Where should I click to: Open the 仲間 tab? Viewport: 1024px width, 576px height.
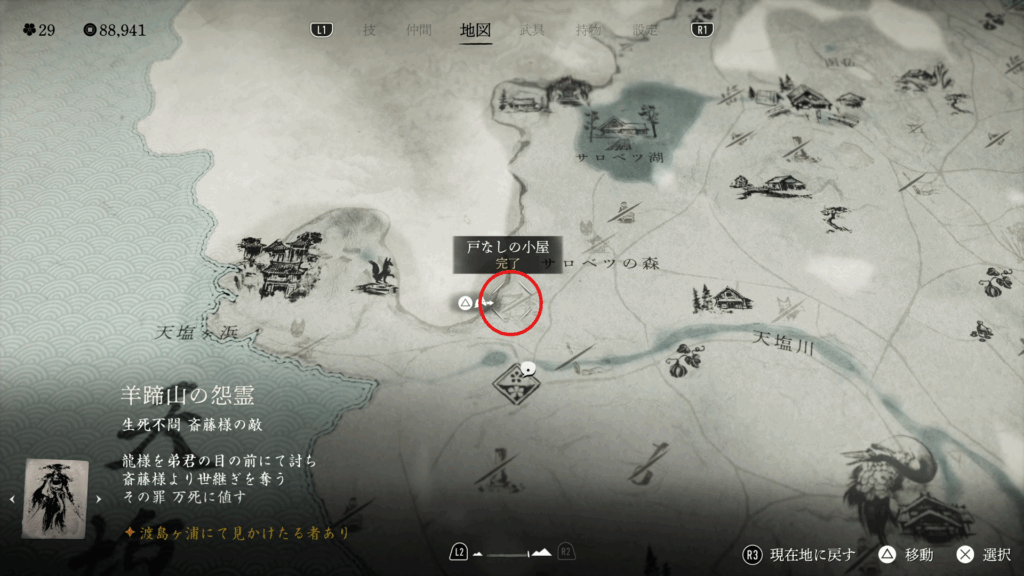pyautogui.click(x=420, y=30)
